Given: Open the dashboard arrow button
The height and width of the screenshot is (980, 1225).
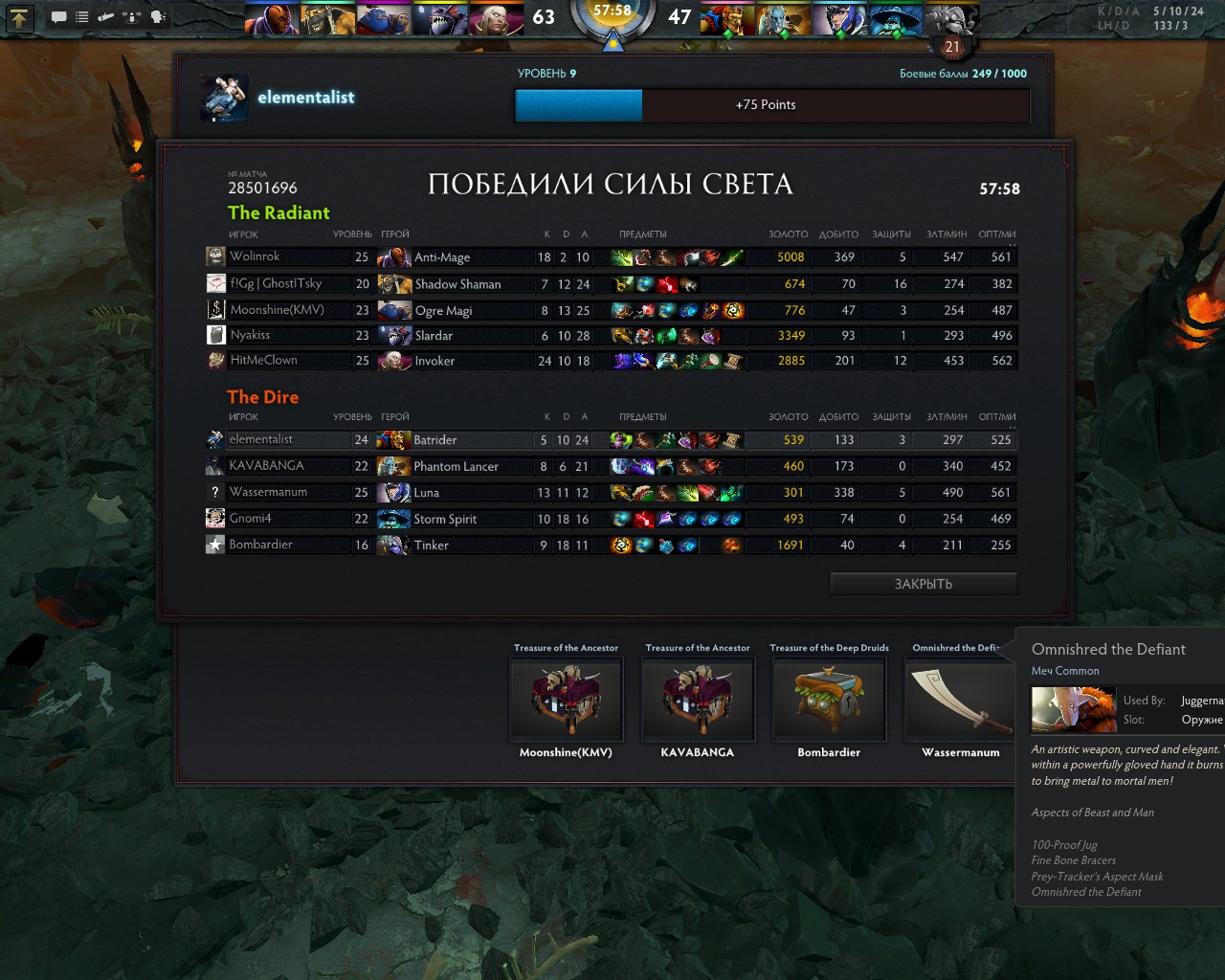Looking at the screenshot, I should (x=19, y=16).
